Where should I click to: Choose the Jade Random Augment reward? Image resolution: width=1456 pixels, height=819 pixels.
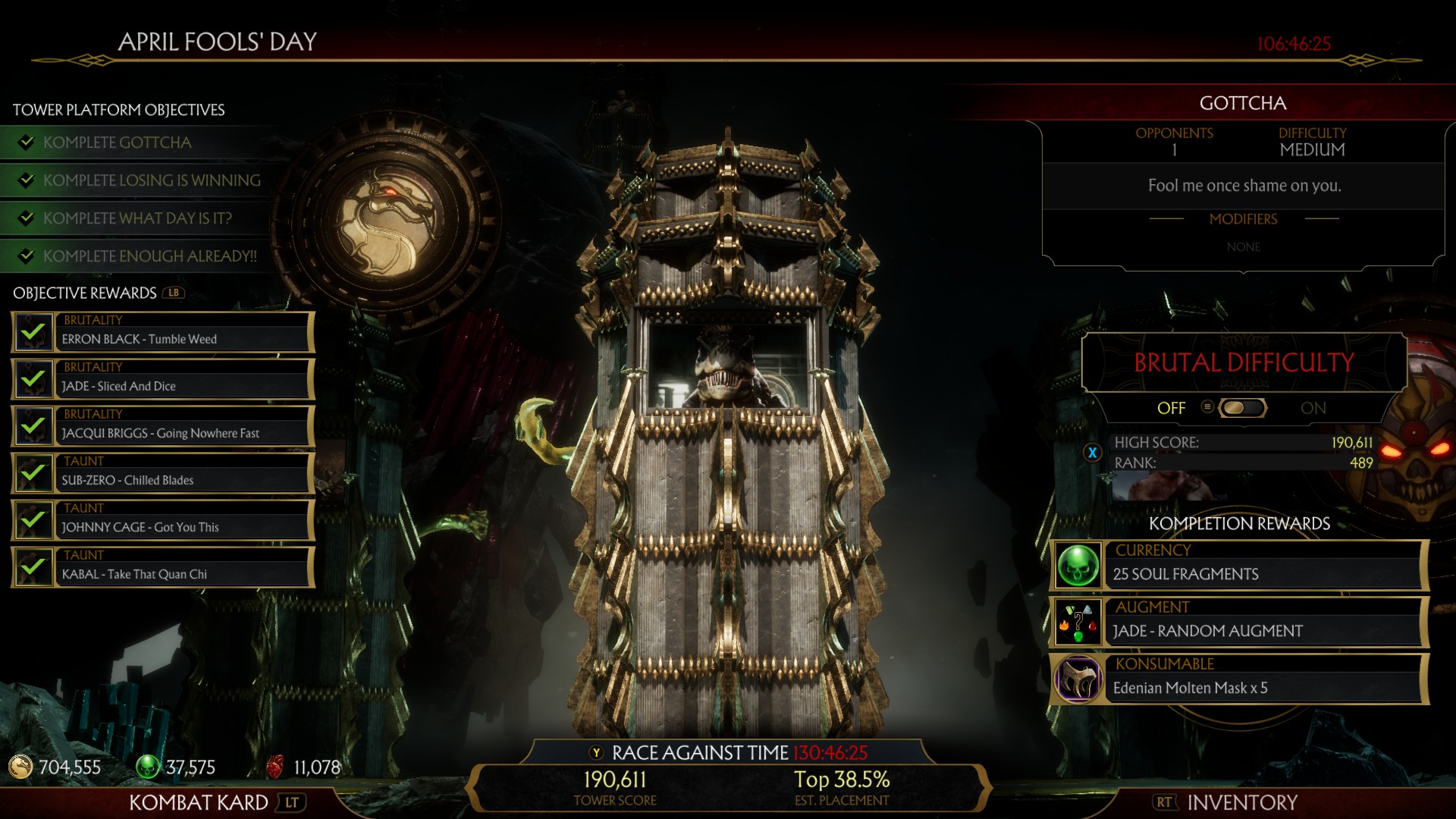pos(1240,623)
